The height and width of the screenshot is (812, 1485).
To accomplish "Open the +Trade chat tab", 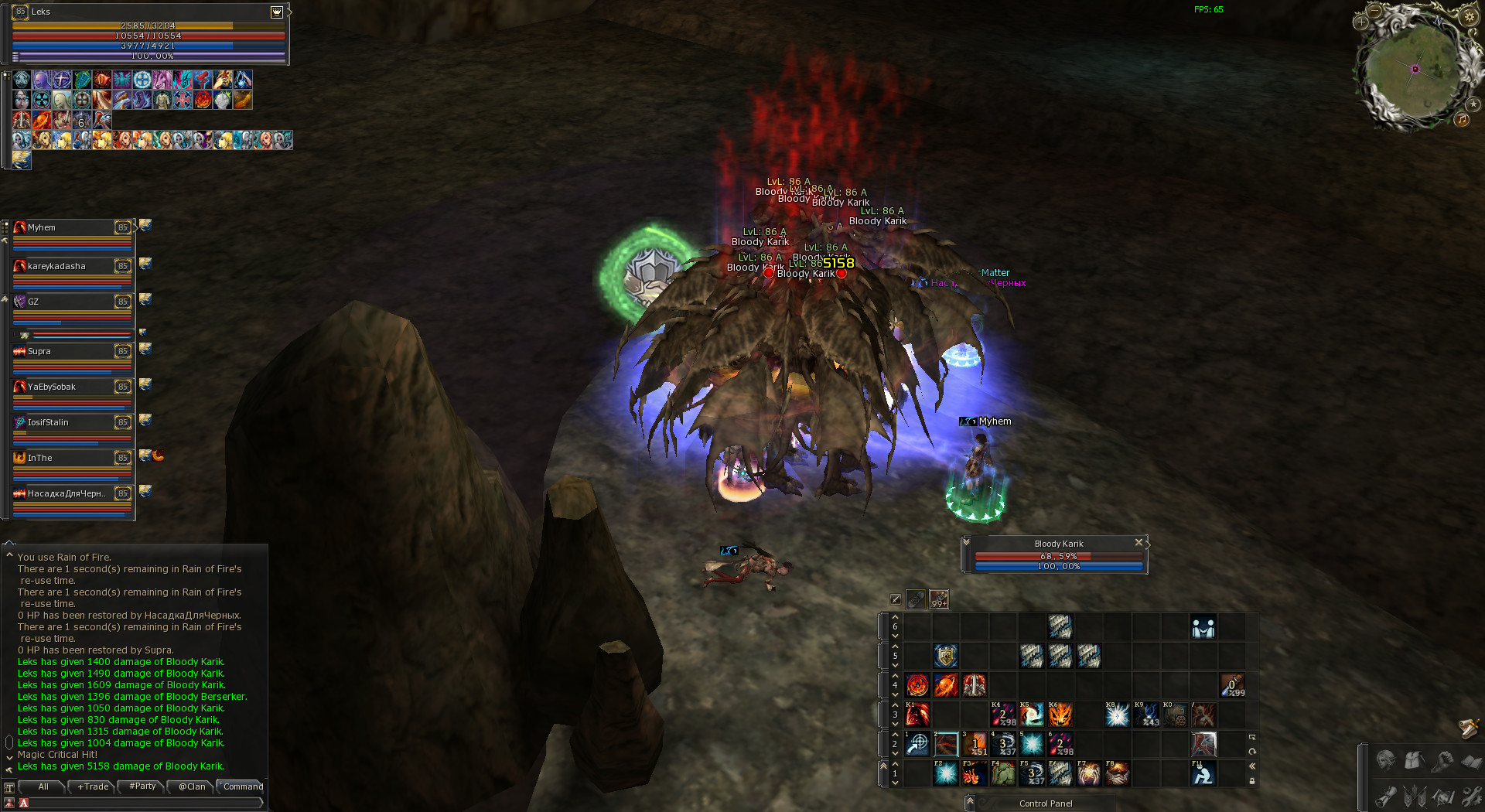I will tap(94, 786).
